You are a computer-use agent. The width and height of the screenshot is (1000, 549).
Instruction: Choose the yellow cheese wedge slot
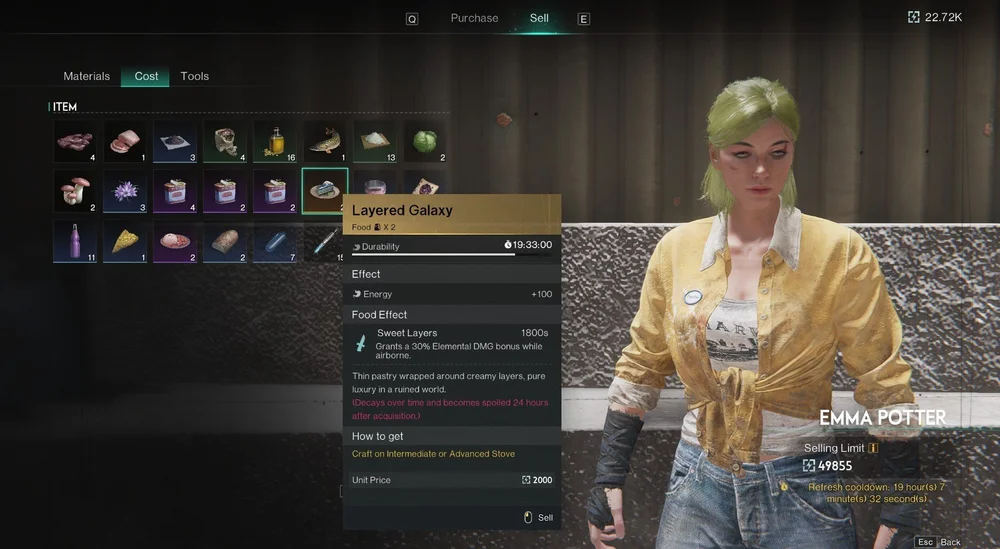pos(125,241)
